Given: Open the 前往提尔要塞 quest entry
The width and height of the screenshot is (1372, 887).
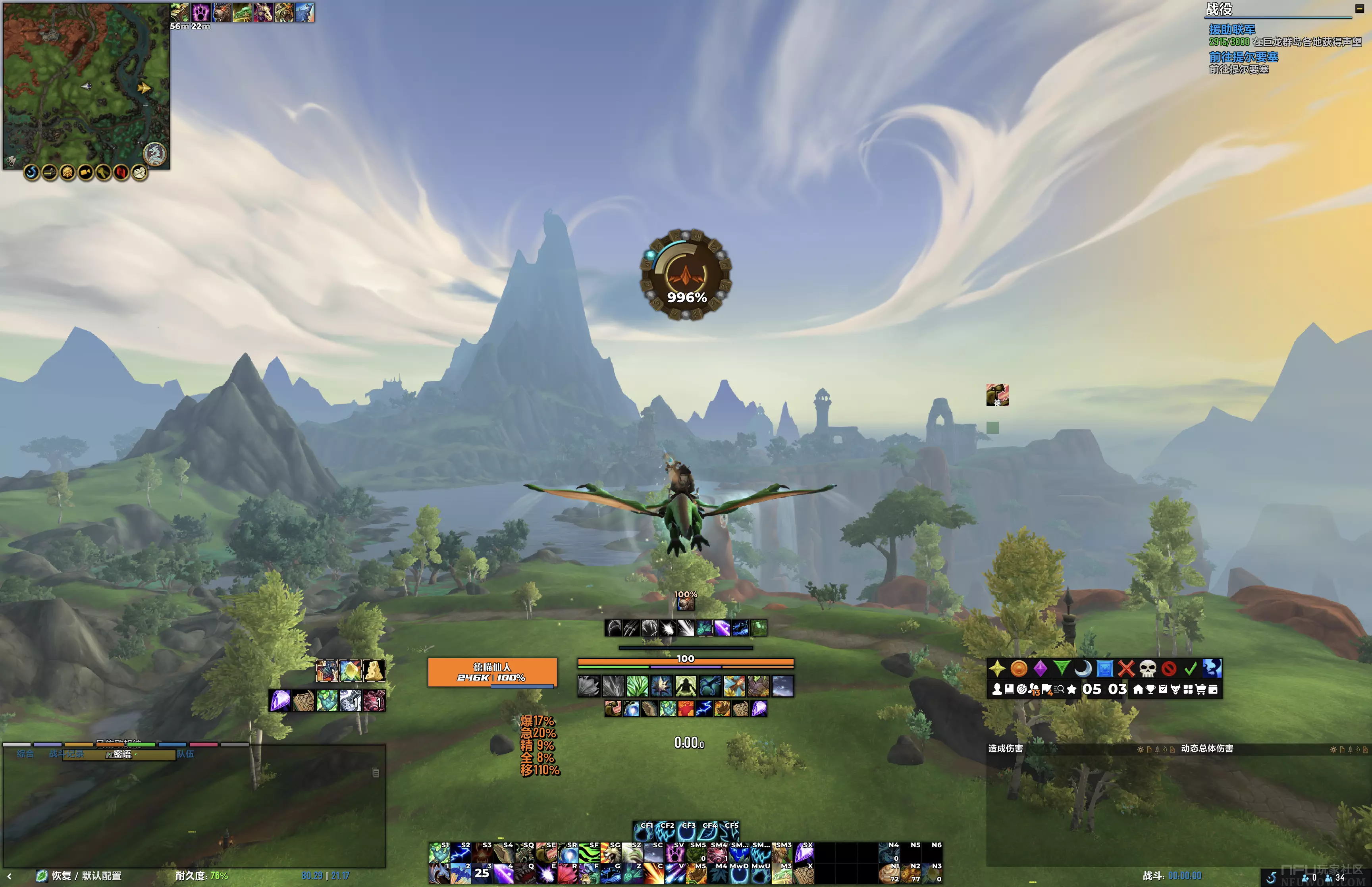Looking at the screenshot, I should click(1244, 57).
